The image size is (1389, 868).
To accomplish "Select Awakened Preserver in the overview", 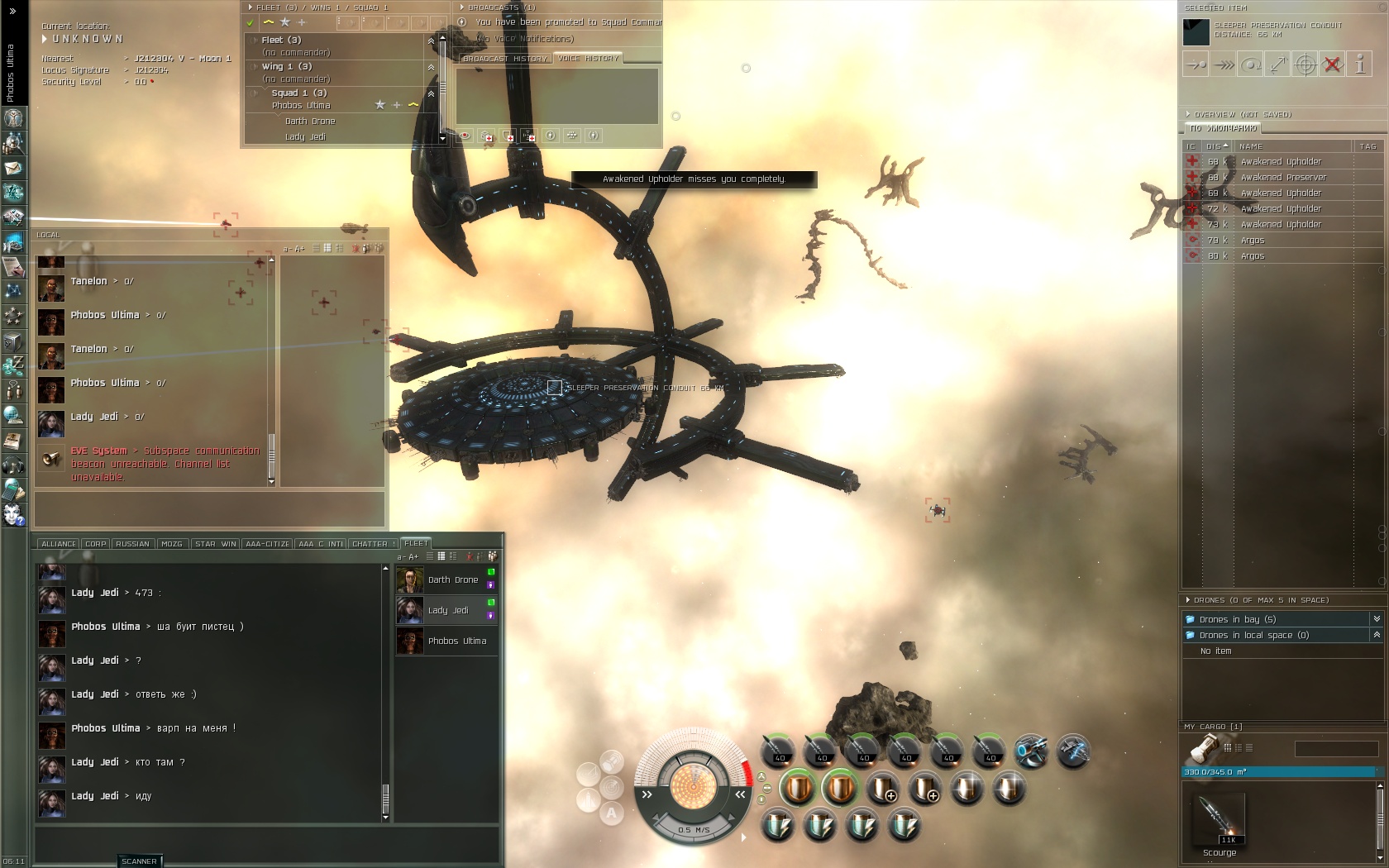I will (1282, 178).
